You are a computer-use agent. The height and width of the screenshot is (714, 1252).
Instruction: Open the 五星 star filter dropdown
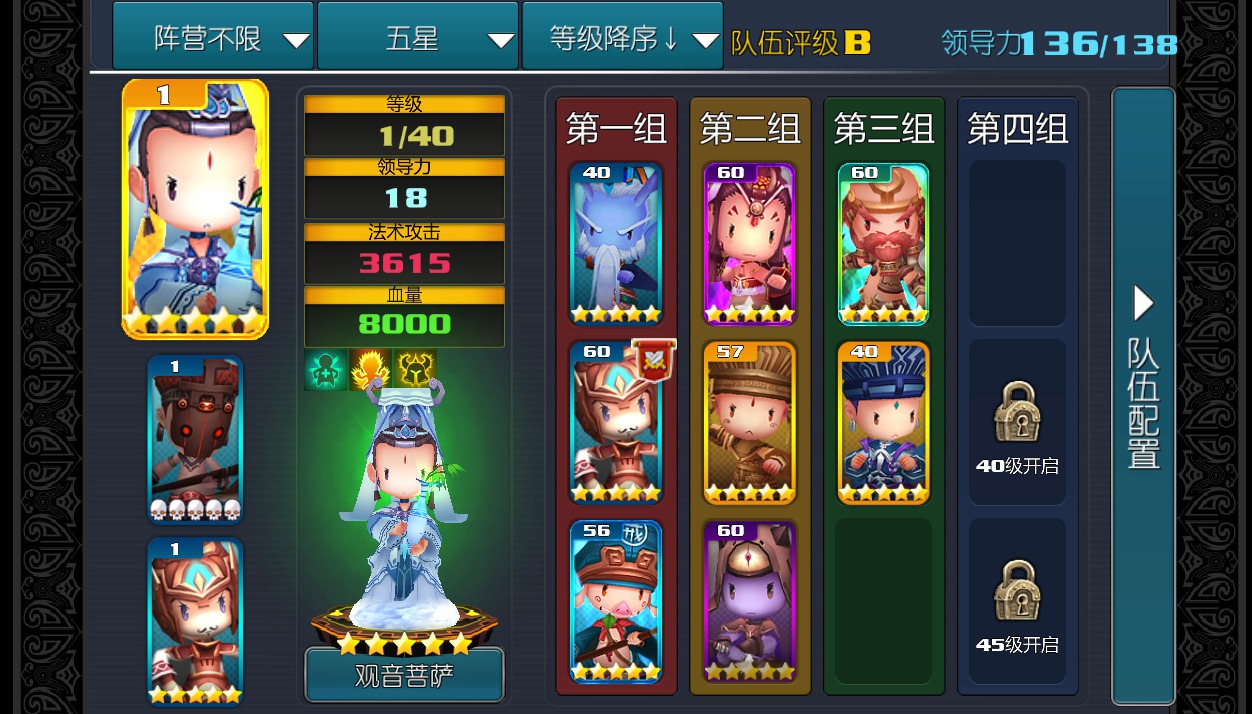(417, 38)
